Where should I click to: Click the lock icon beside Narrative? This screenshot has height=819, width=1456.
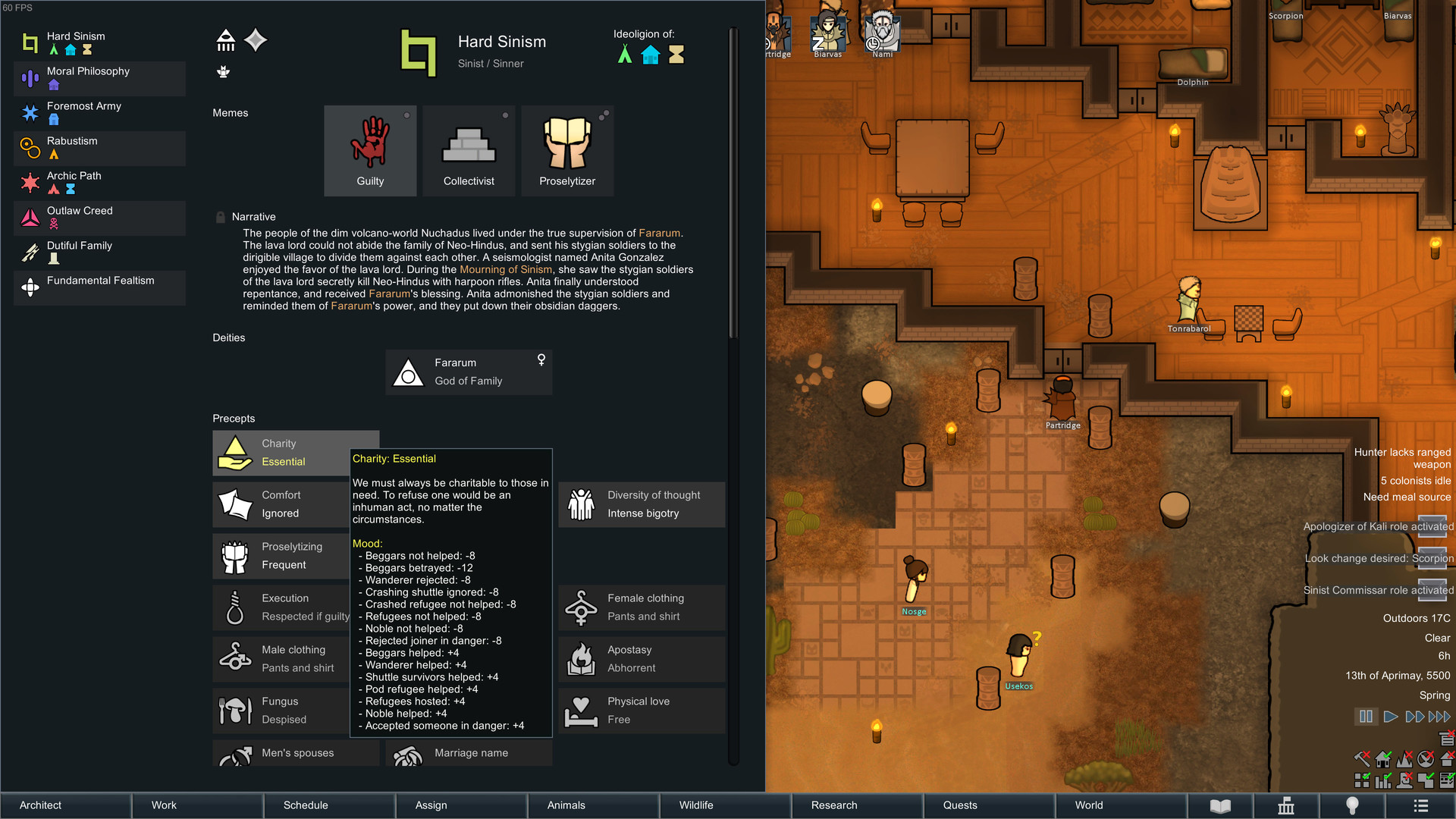tap(220, 216)
